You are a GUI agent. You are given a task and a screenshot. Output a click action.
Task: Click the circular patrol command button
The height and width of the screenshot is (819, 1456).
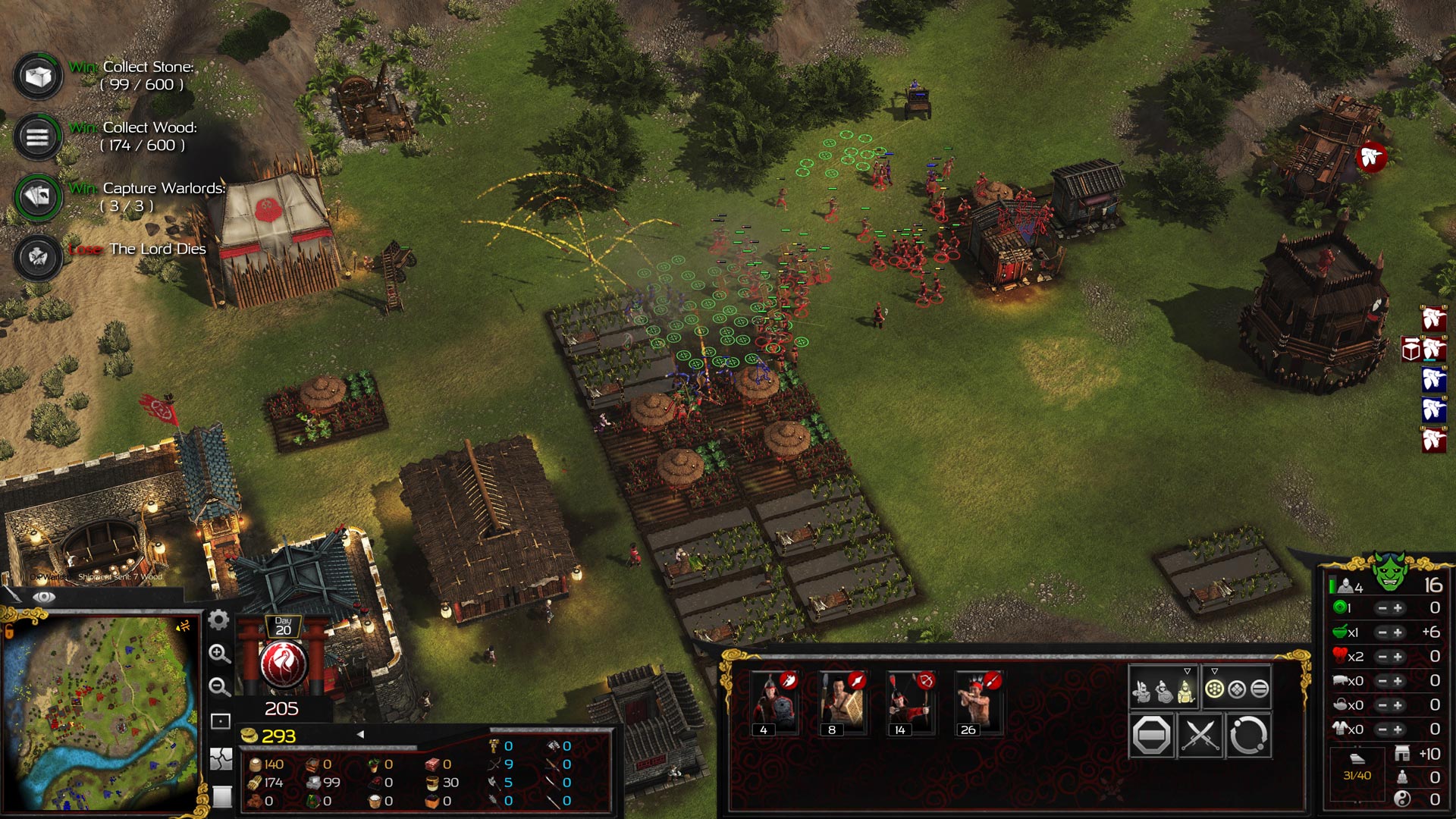click(1247, 736)
